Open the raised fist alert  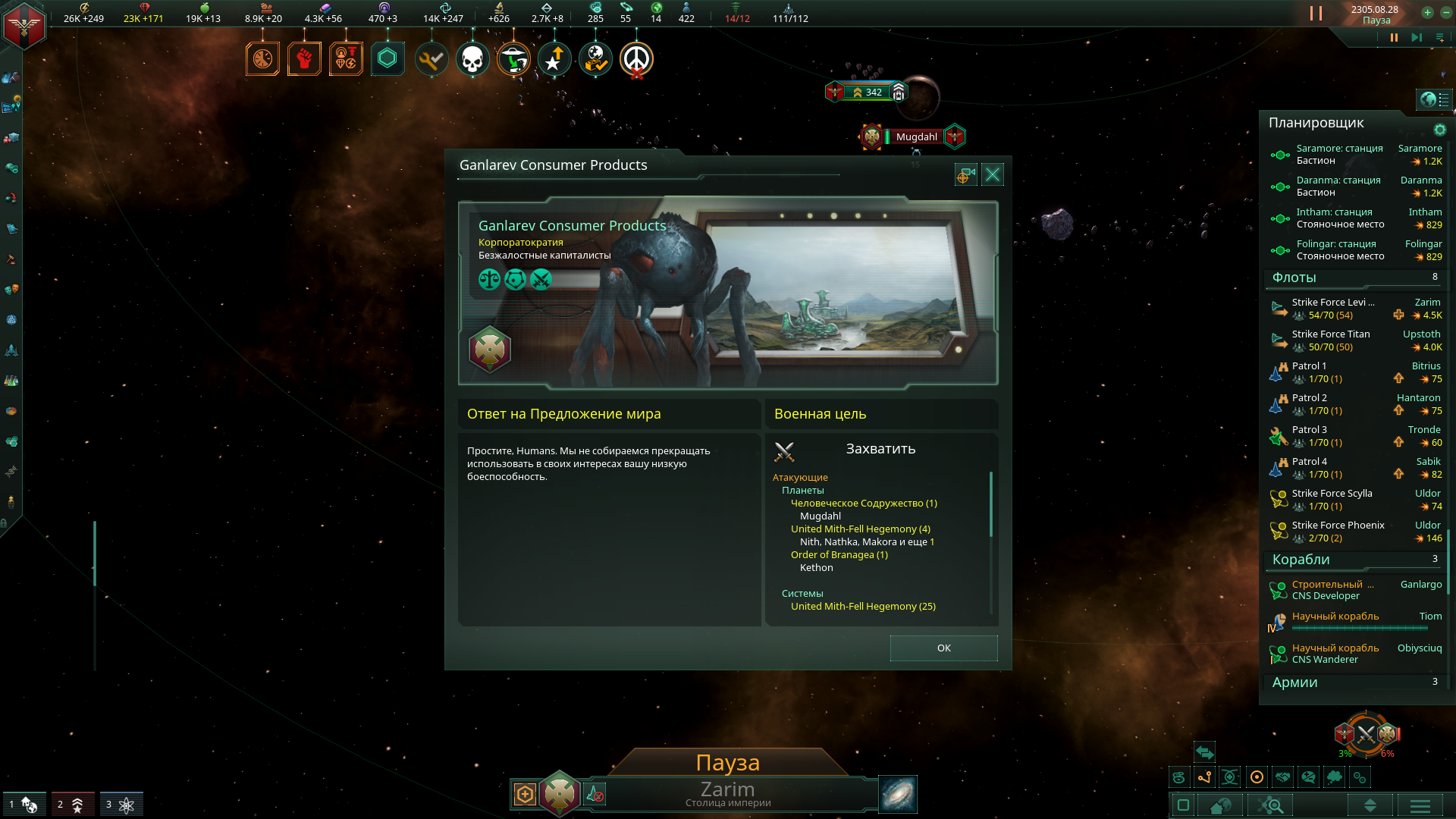point(304,59)
